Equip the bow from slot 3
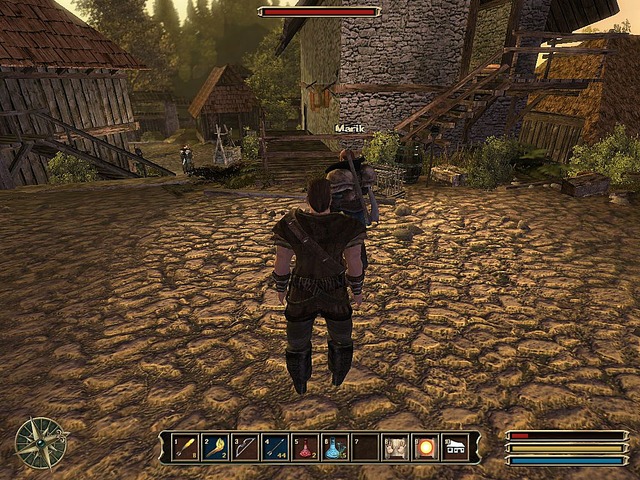Viewport: 640px width, 480px height. (245, 446)
